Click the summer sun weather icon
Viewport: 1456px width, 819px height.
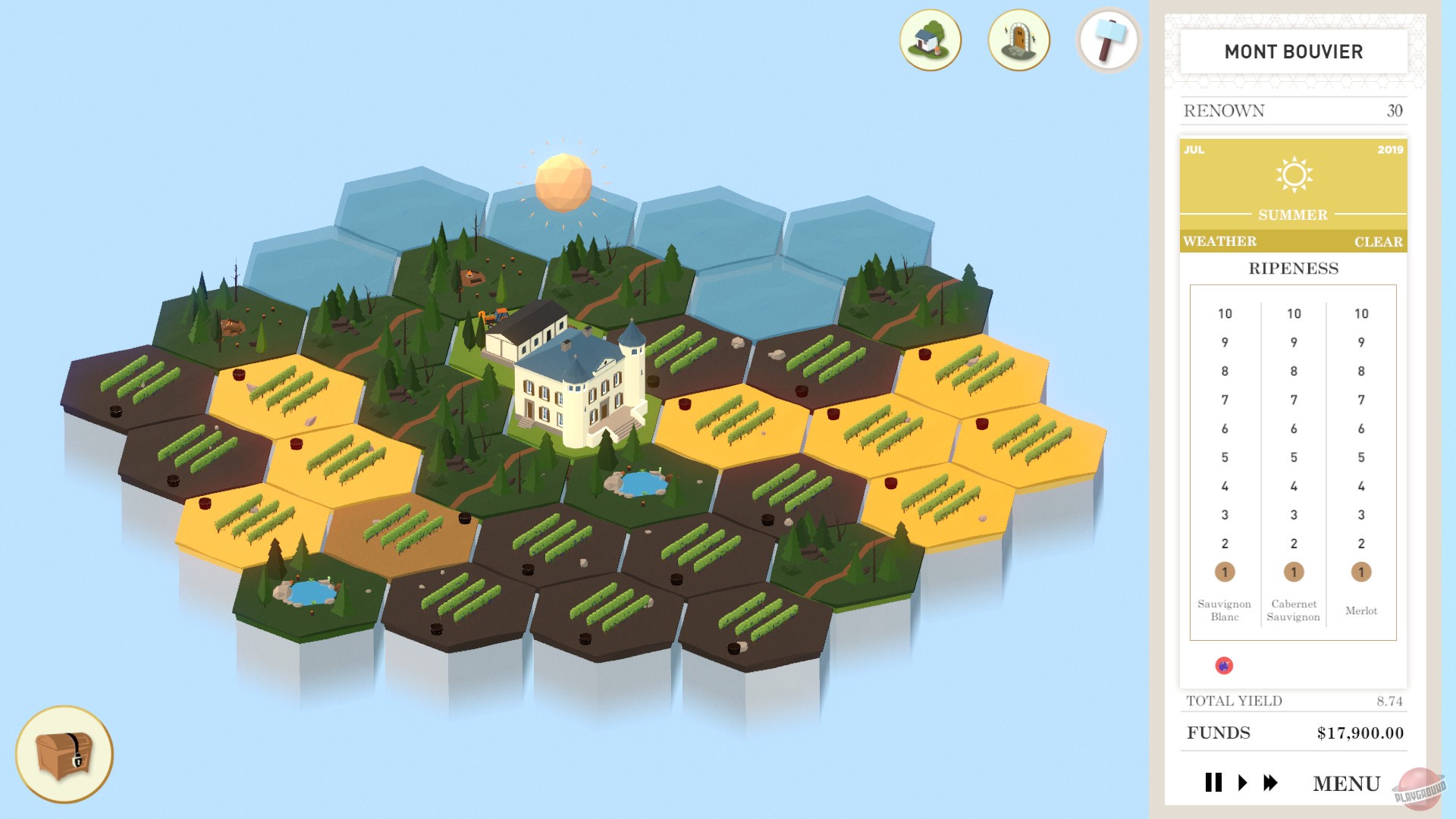[1294, 174]
